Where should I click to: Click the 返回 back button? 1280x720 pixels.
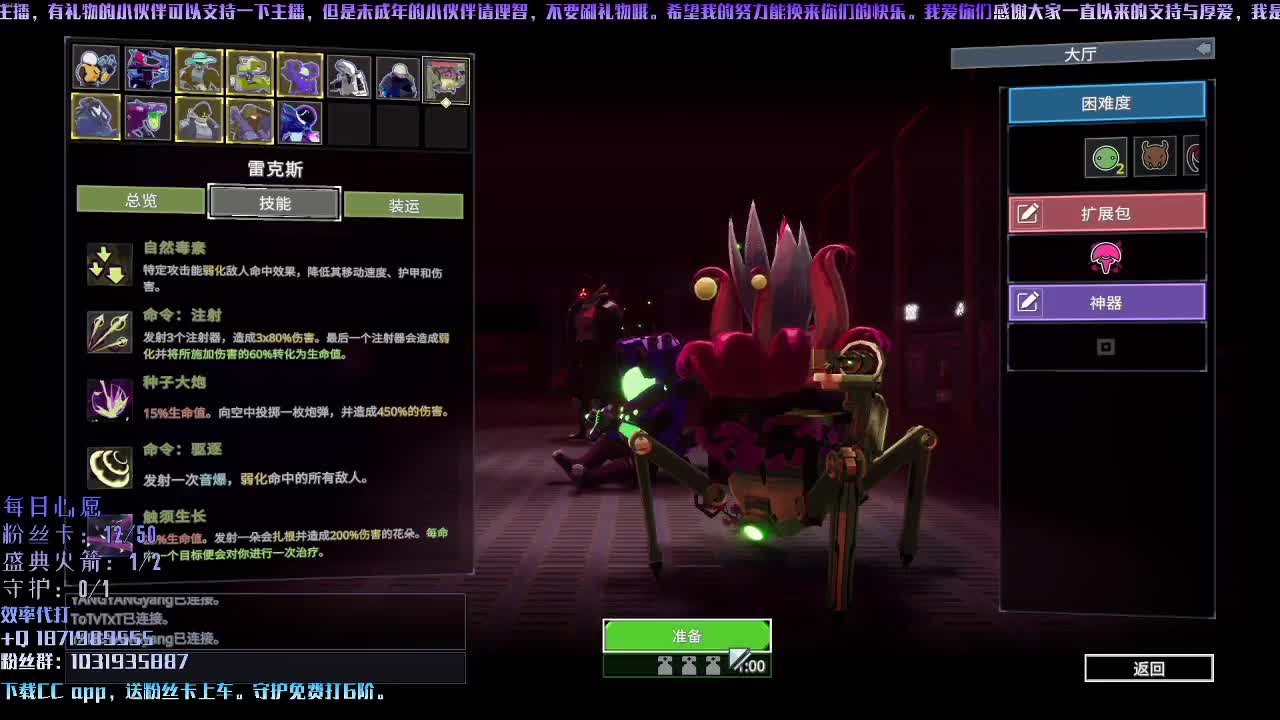coord(1148,668)
